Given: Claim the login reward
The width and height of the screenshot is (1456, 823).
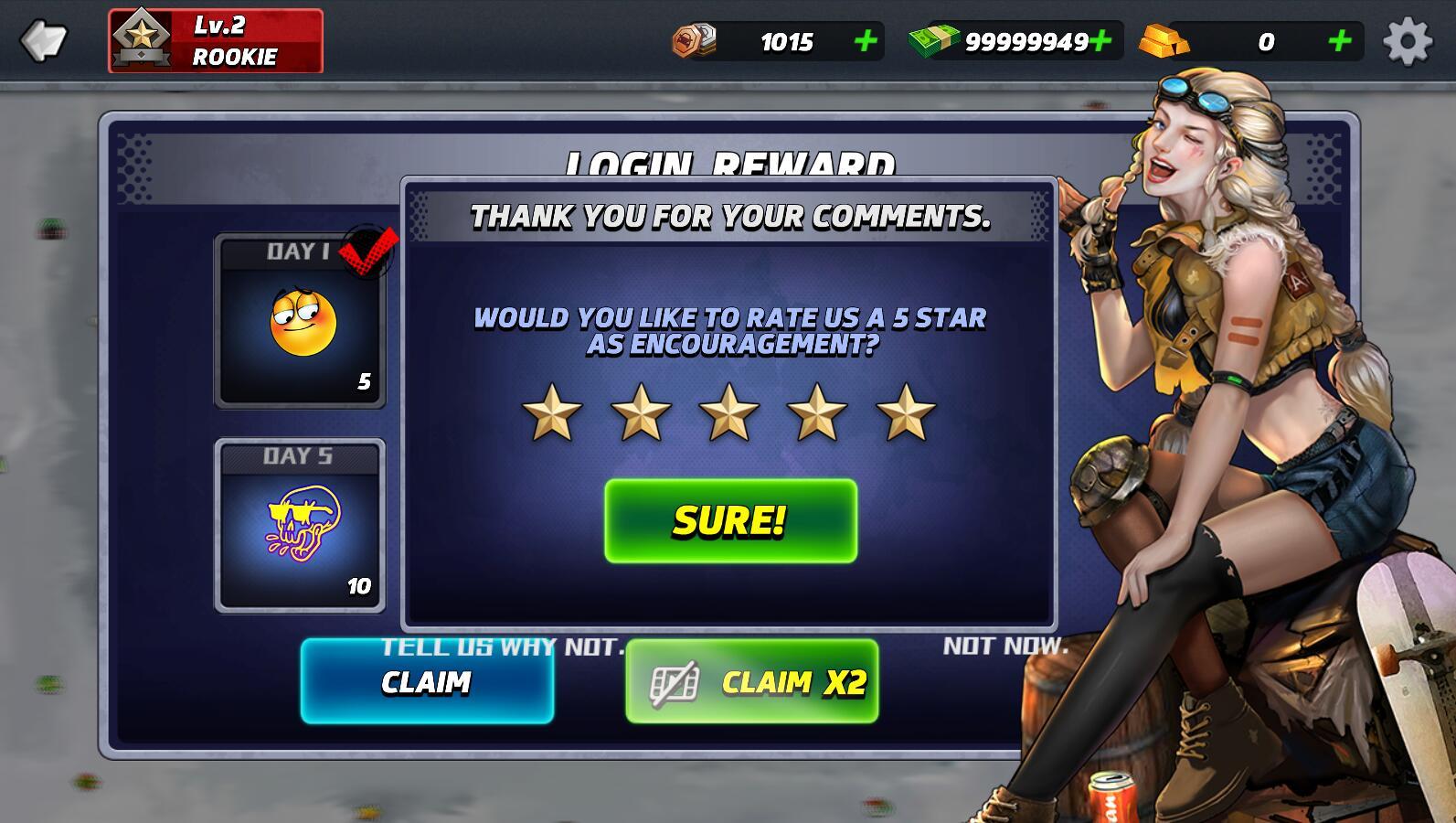Looking at the screenshot, I should point(427,682).
